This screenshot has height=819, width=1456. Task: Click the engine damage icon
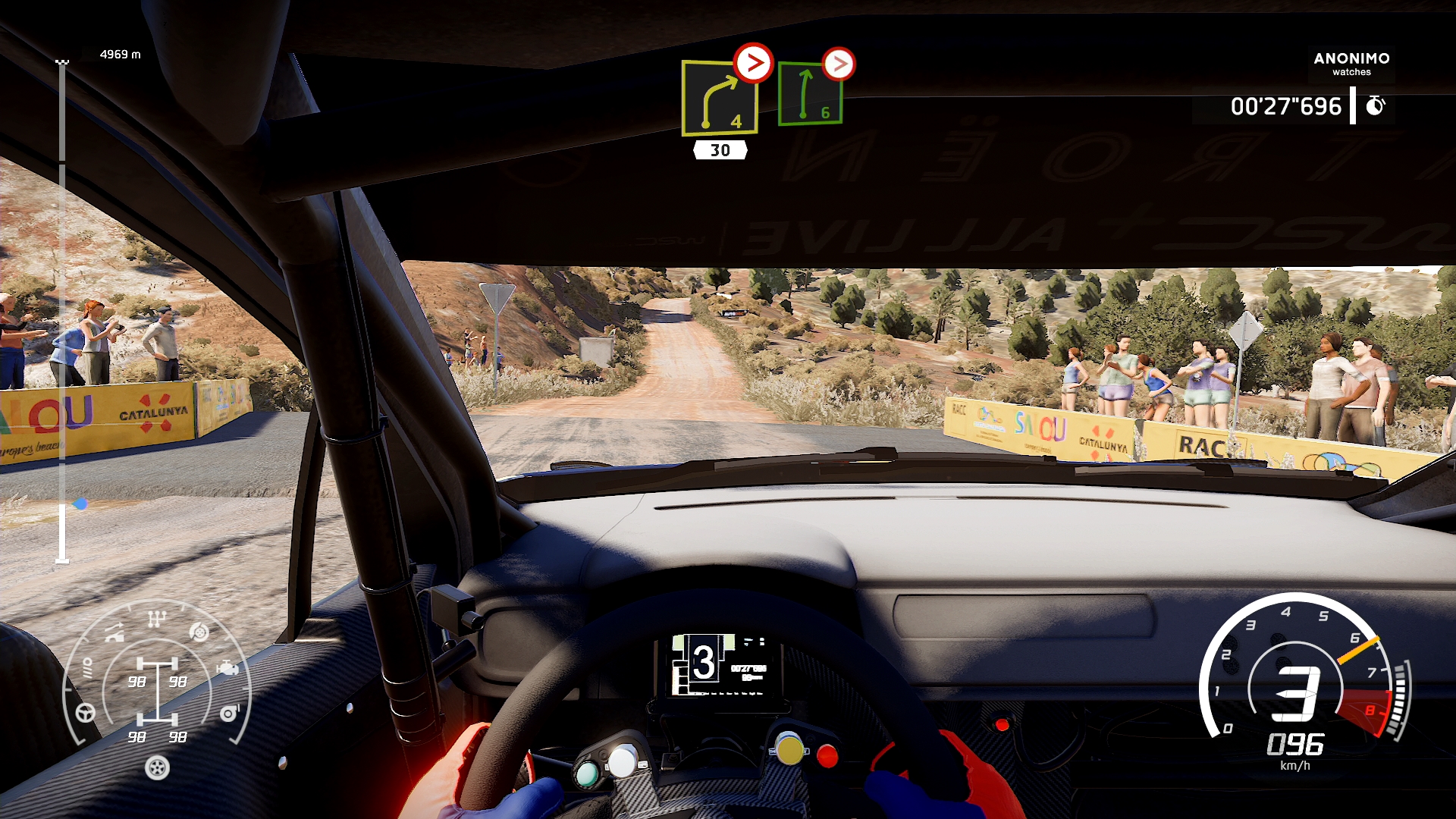tap(227, 669)
